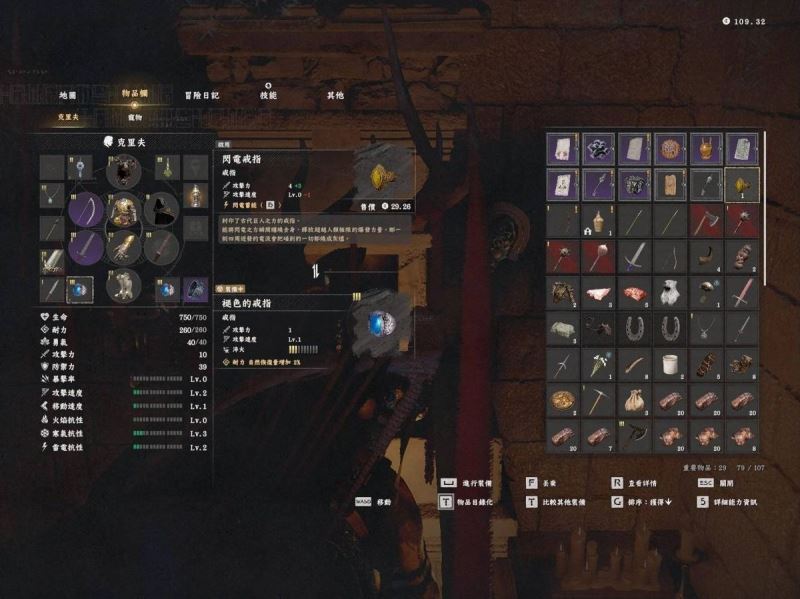Select the round cookie-like item in inventory
800x599 pixels.
pos(670,149)
